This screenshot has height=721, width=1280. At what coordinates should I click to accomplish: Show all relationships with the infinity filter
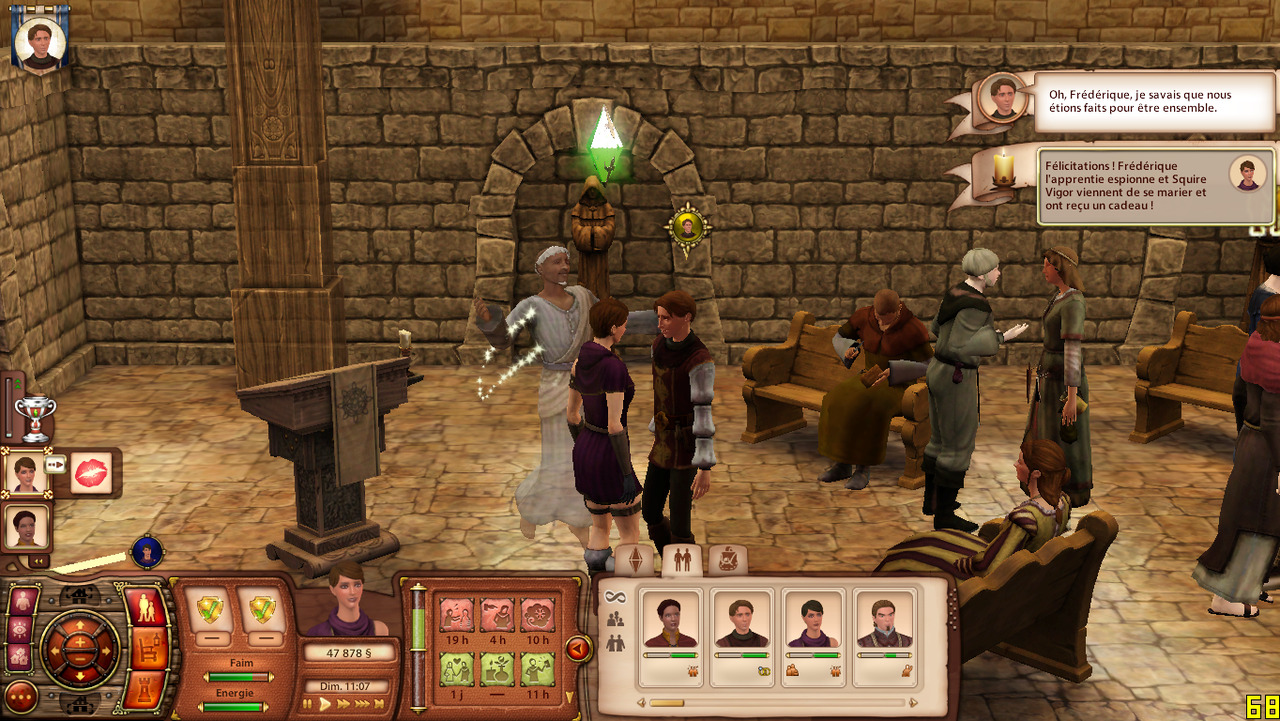(615, 598)
